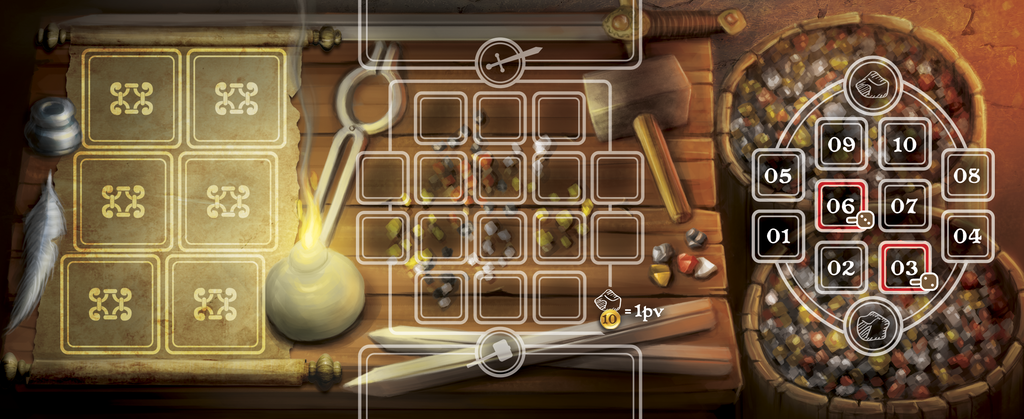Select the tile numbered 07
The image size is (1024, 419).
click(905, 207)
